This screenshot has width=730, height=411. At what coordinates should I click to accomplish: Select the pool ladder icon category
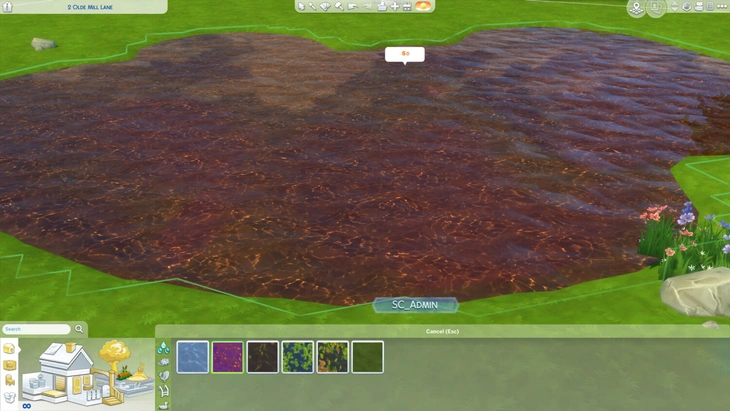pyautogui.click(x=164, y=390)
